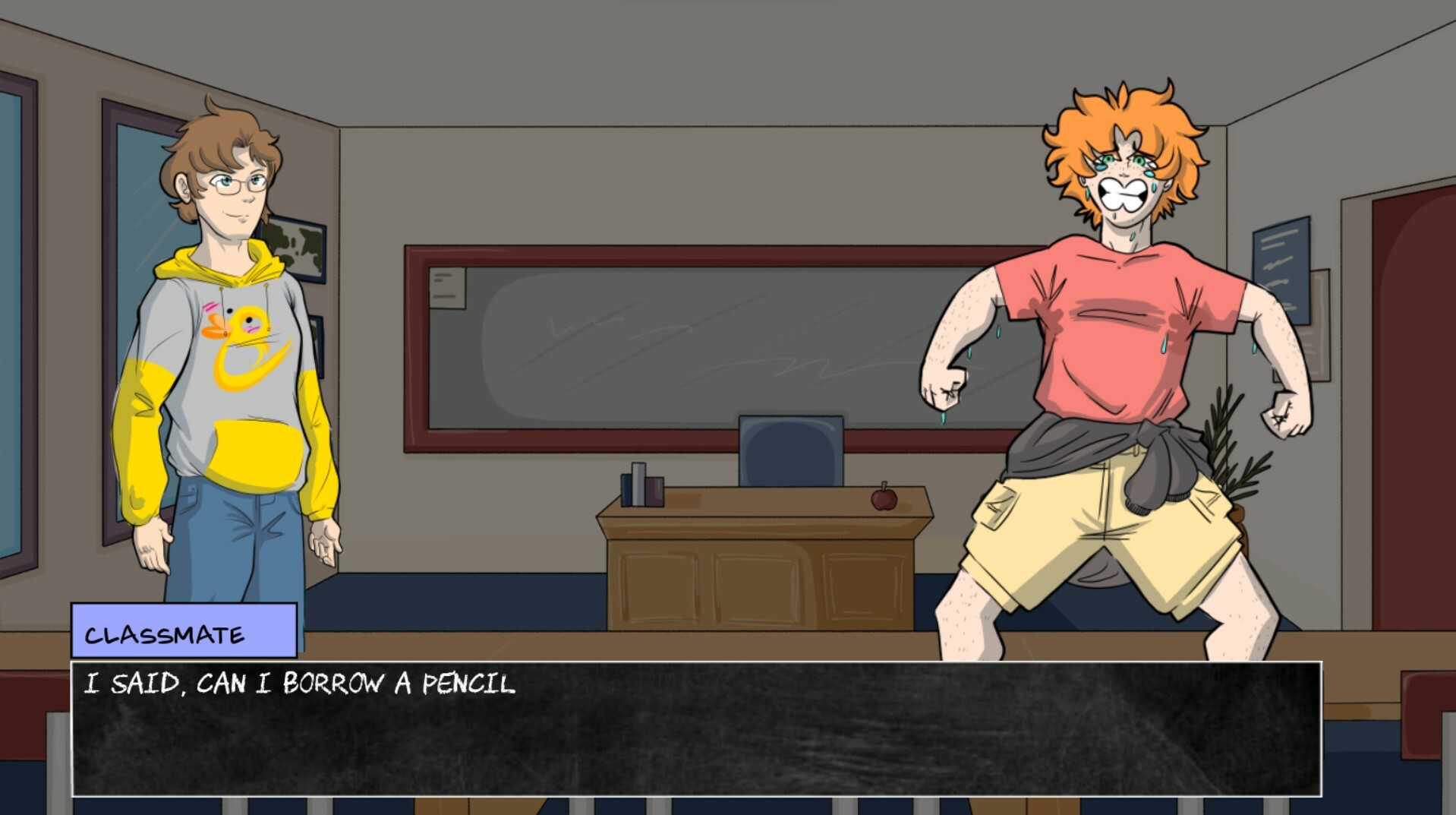Click the CLASSMATE name plate
The width and height of the screenshot is (1456, 815).
pyautogui.click(x=181, y=631)
